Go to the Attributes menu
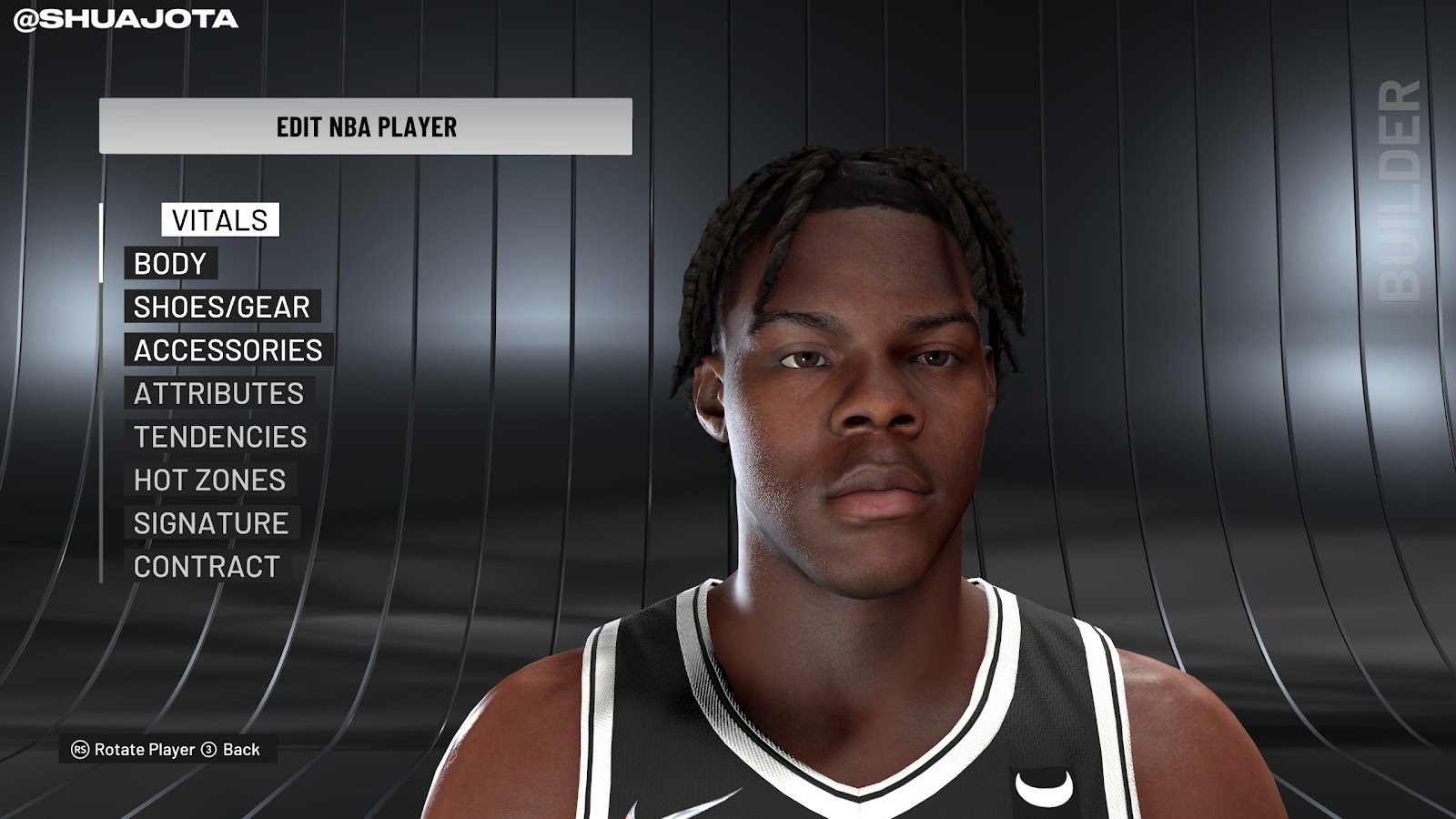The height and width of the screenshot is (819, 1456). (219, 393)
